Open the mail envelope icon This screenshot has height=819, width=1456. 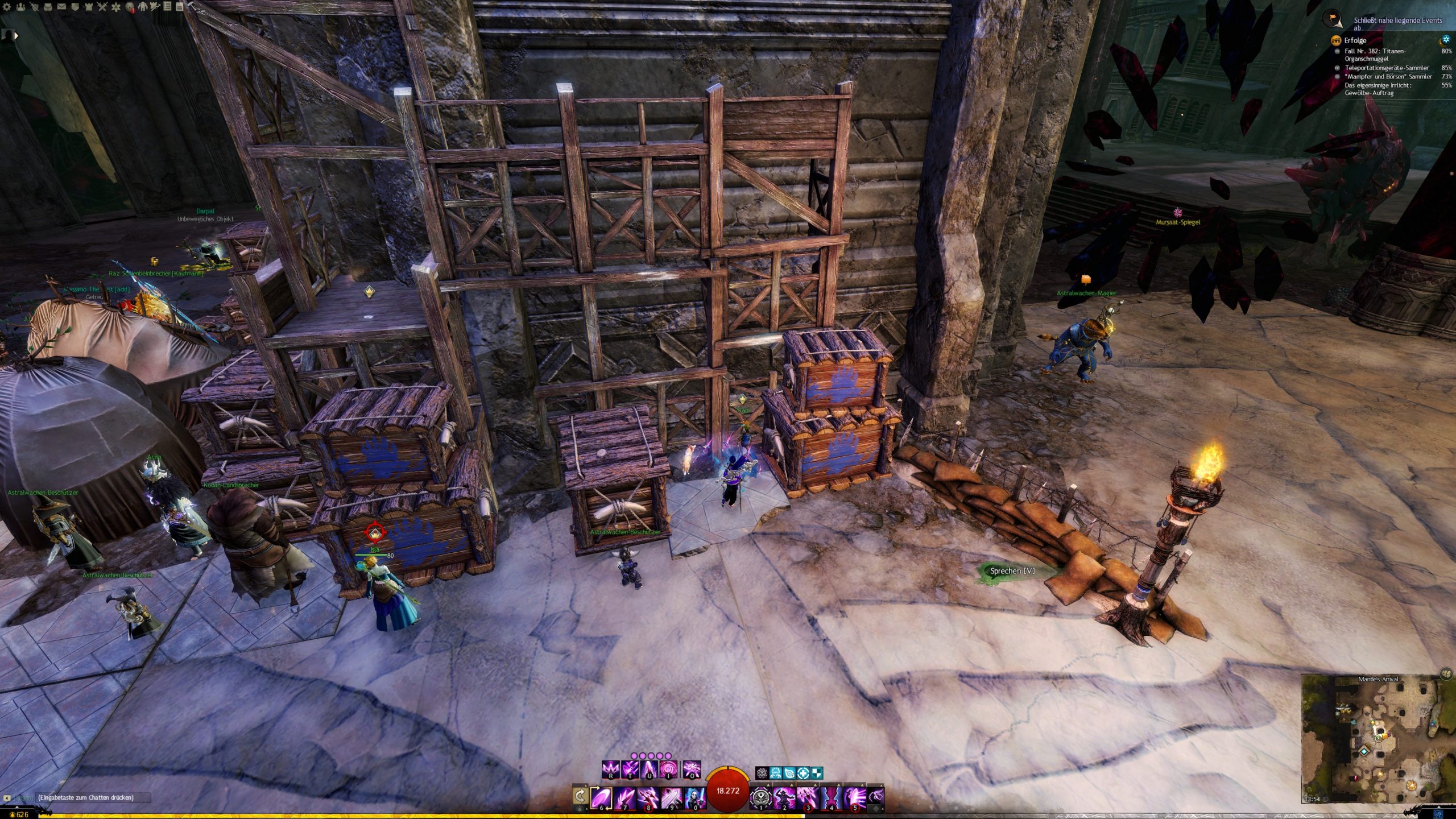coord(61,7)
